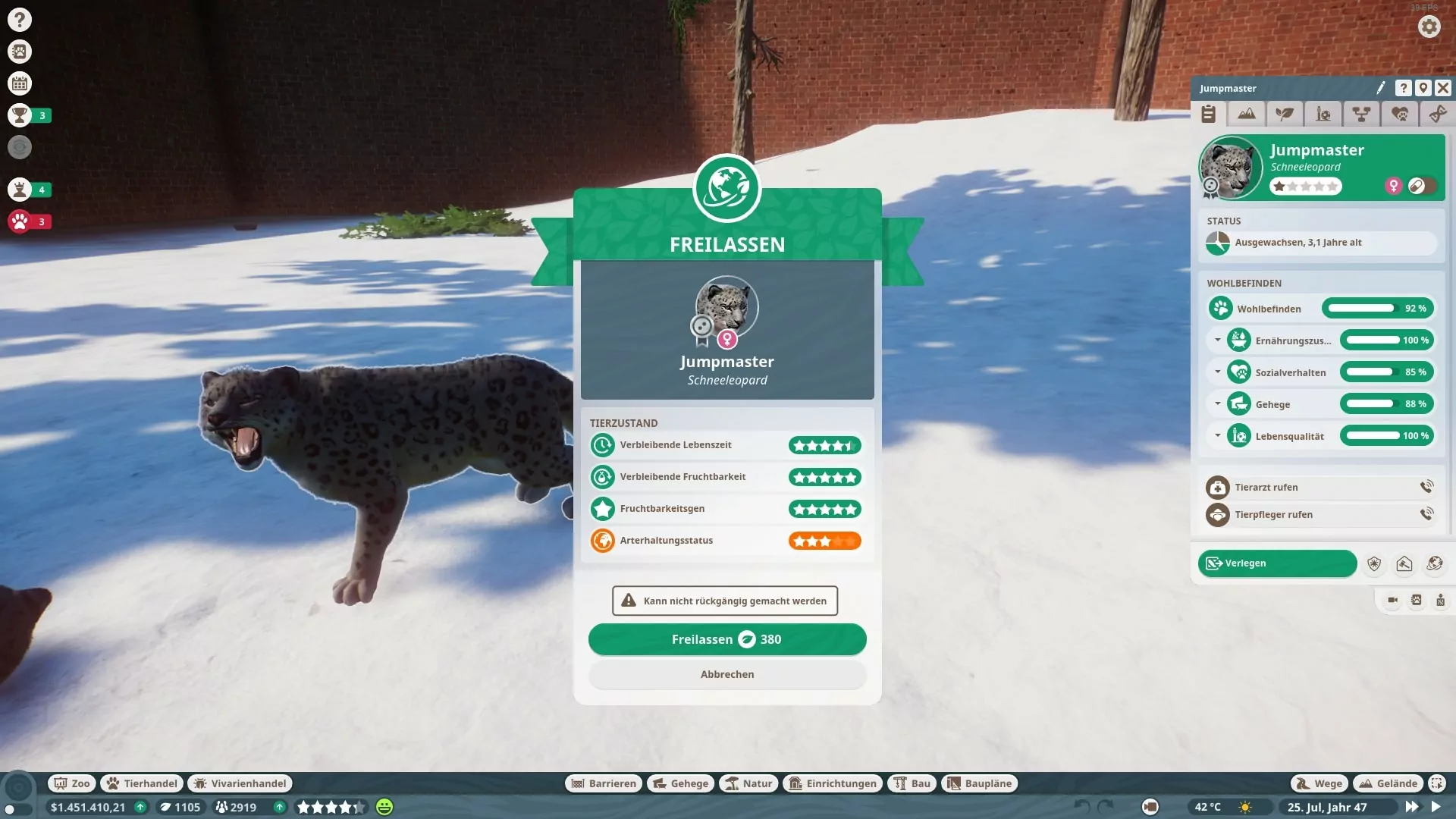Open the Gelände terrain tools
This screenshot has width=1456, height=819.
pyautogui.click(x=1388, y=783)
